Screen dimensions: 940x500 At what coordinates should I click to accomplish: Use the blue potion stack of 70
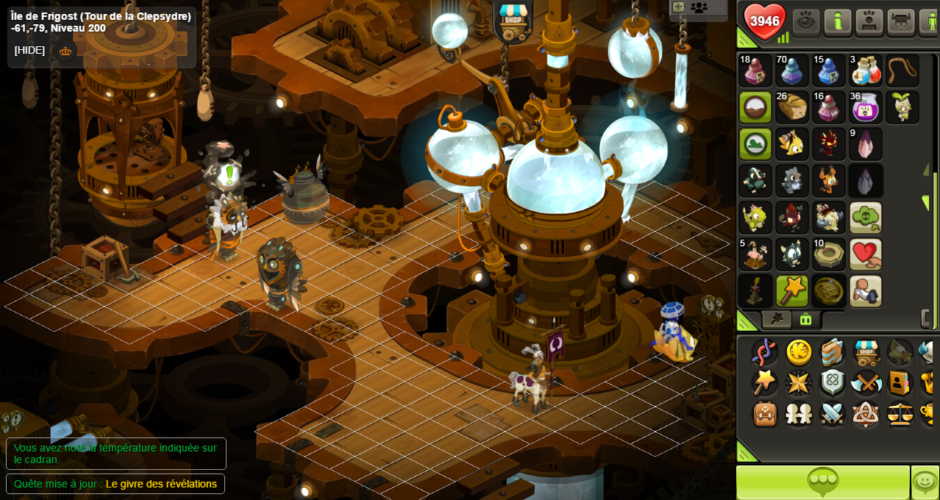click(792, 71)
